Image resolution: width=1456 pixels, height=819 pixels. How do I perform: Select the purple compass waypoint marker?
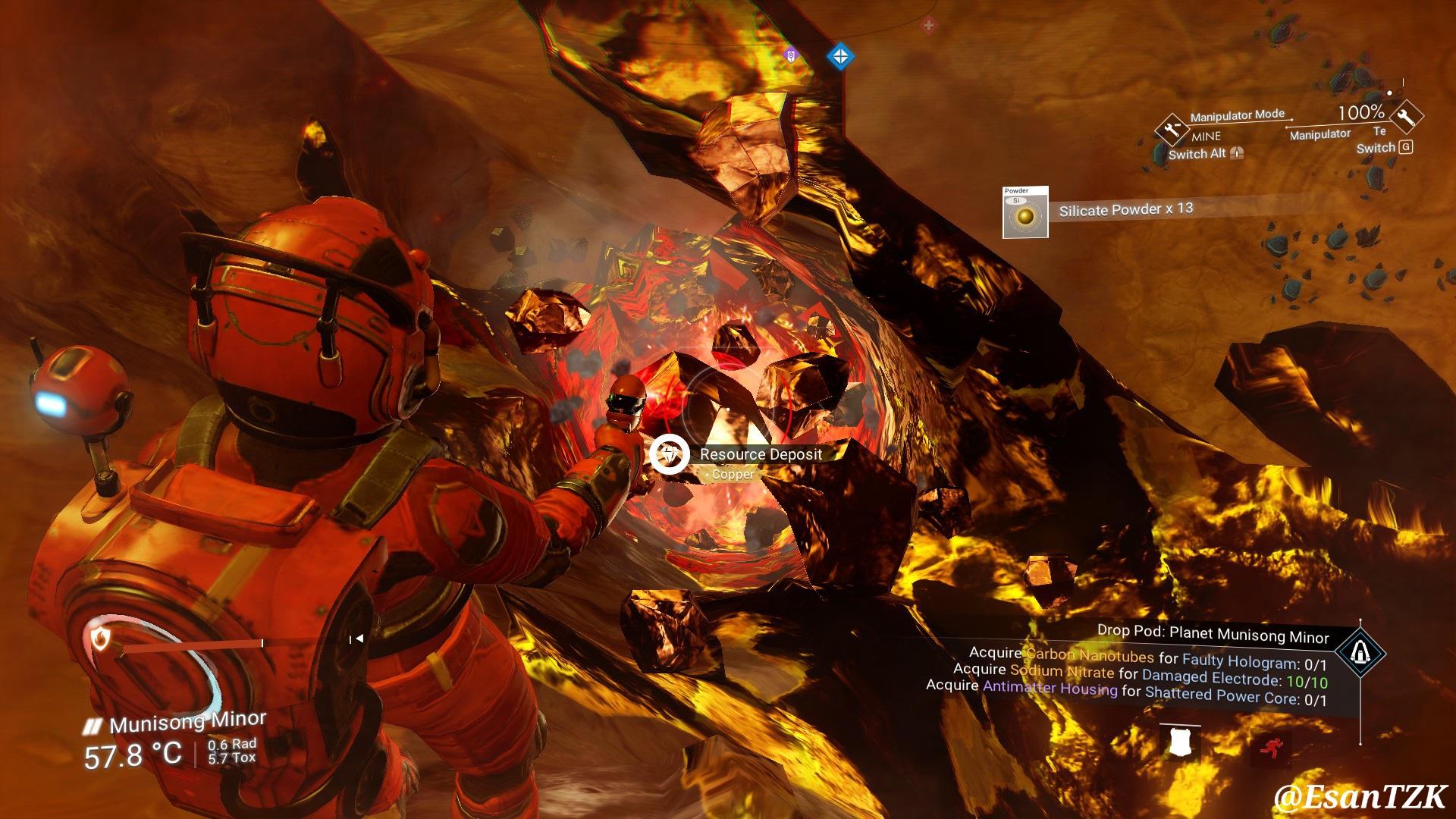coord(791,55)
